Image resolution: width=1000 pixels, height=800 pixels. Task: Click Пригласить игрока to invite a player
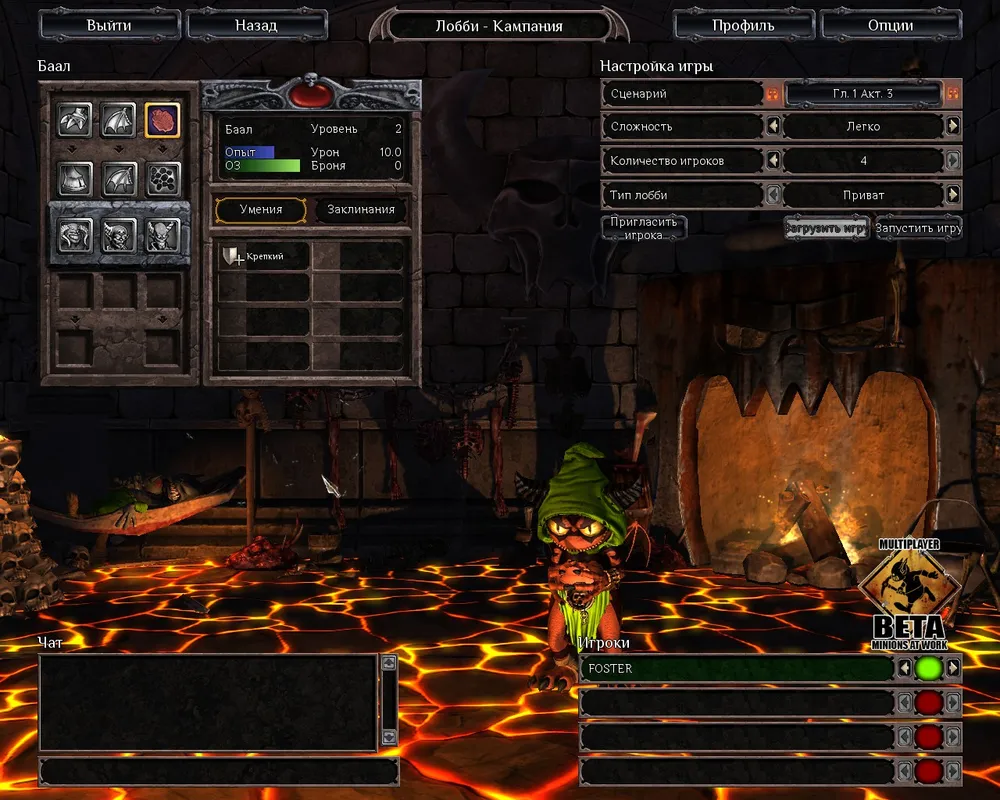(644, 227)
